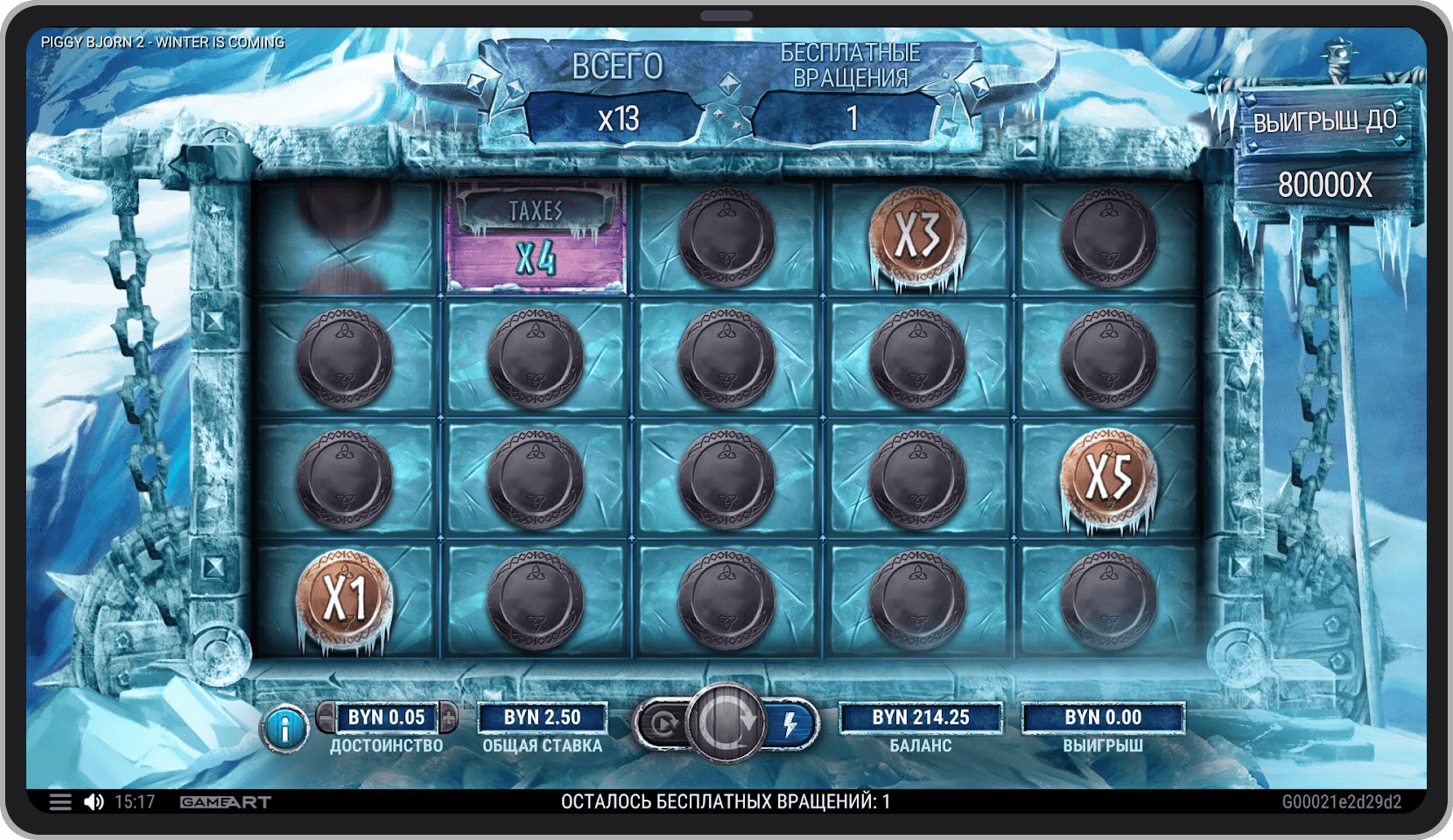Mute sound with the speaker icon

[x=94, y=801]
